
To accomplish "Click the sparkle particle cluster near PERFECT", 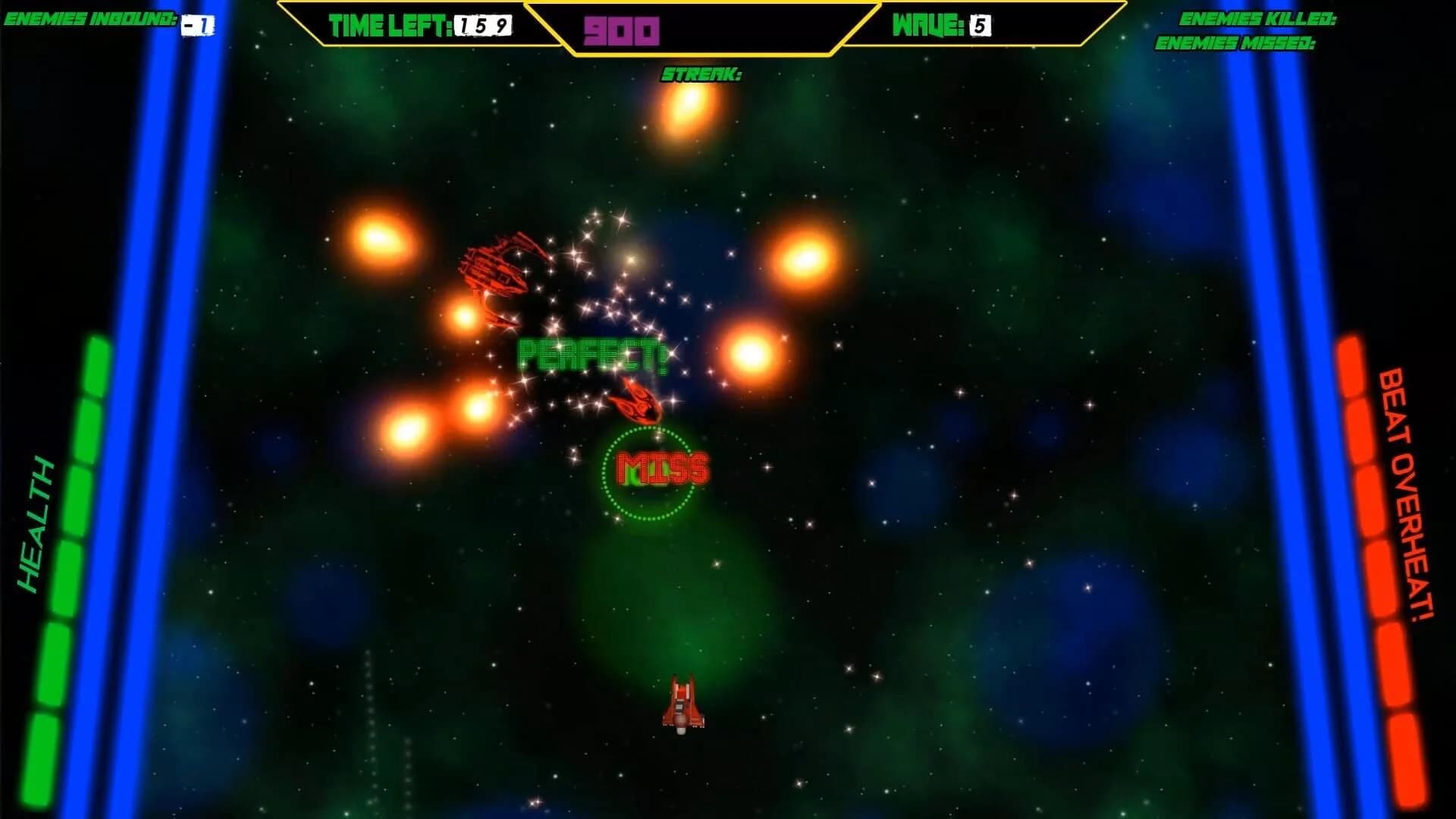I will pos(614,303).
